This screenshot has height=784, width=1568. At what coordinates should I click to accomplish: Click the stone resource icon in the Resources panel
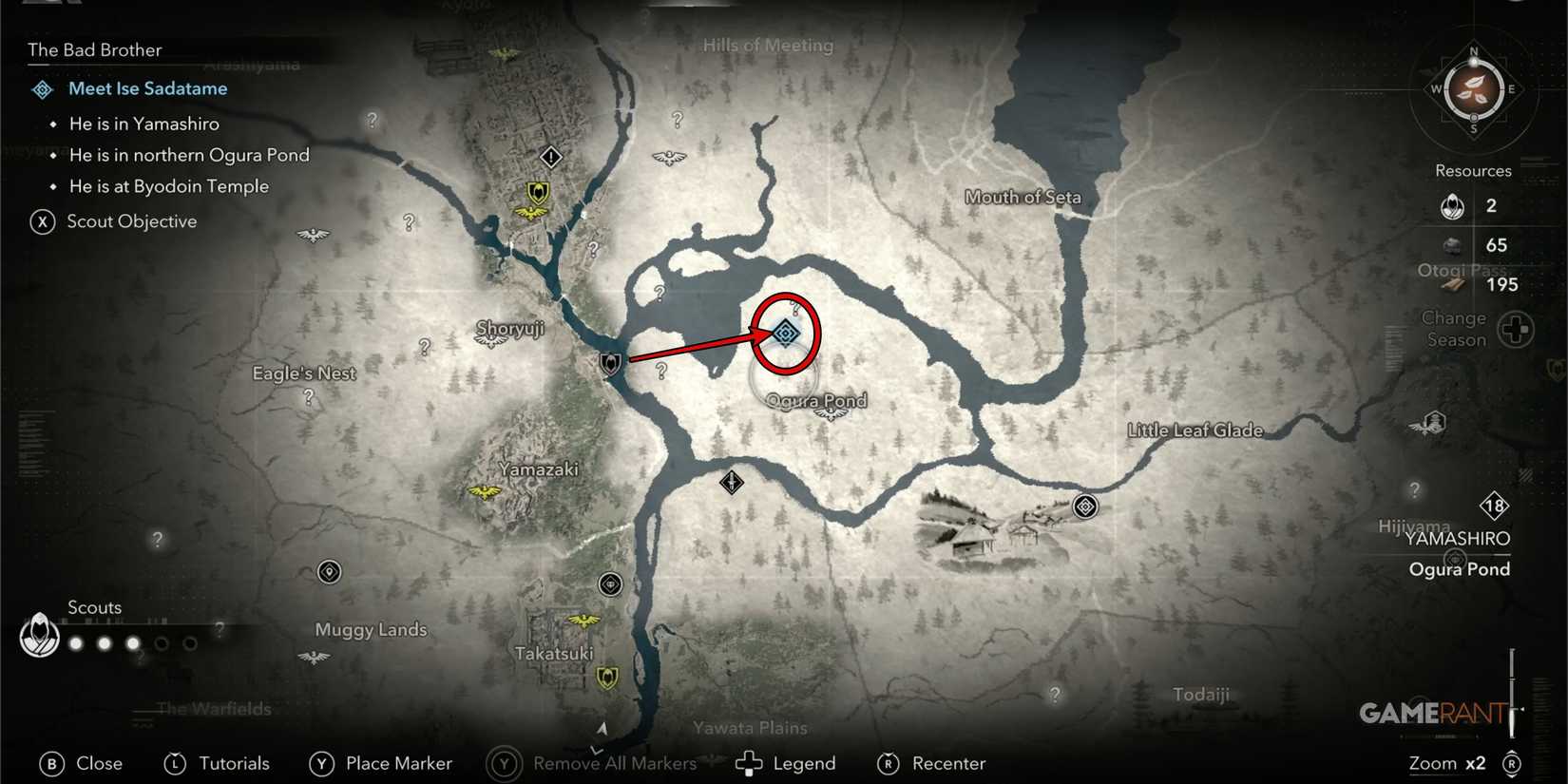(x=1453, y=245)
